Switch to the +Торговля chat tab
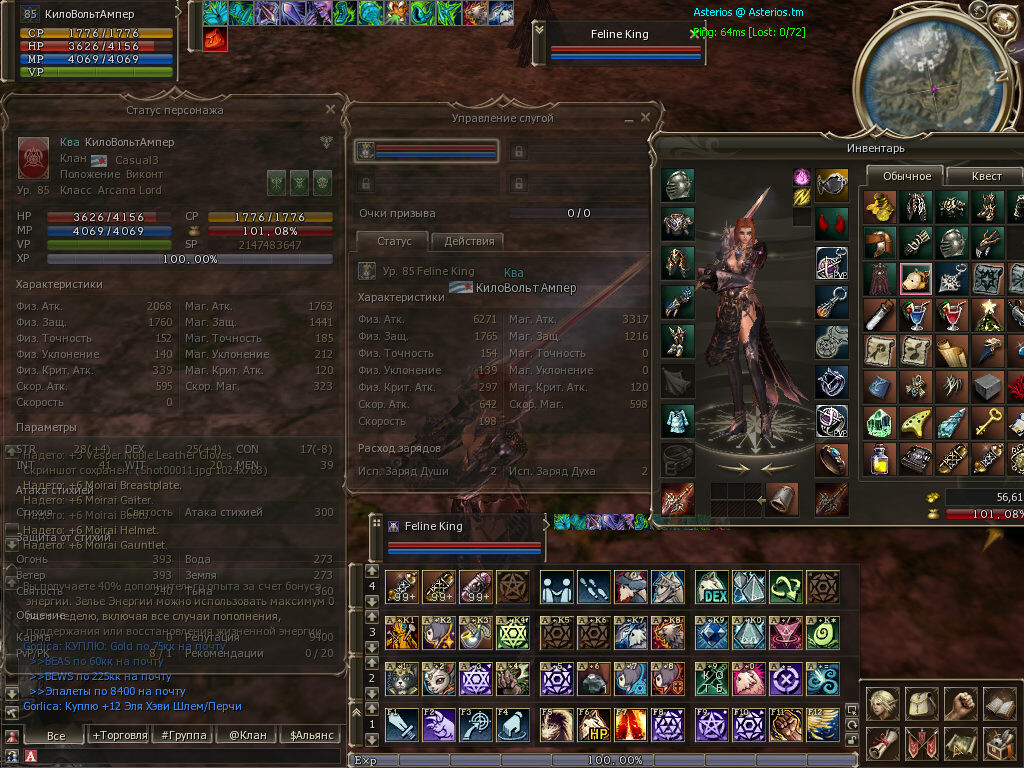 (118, 735)
